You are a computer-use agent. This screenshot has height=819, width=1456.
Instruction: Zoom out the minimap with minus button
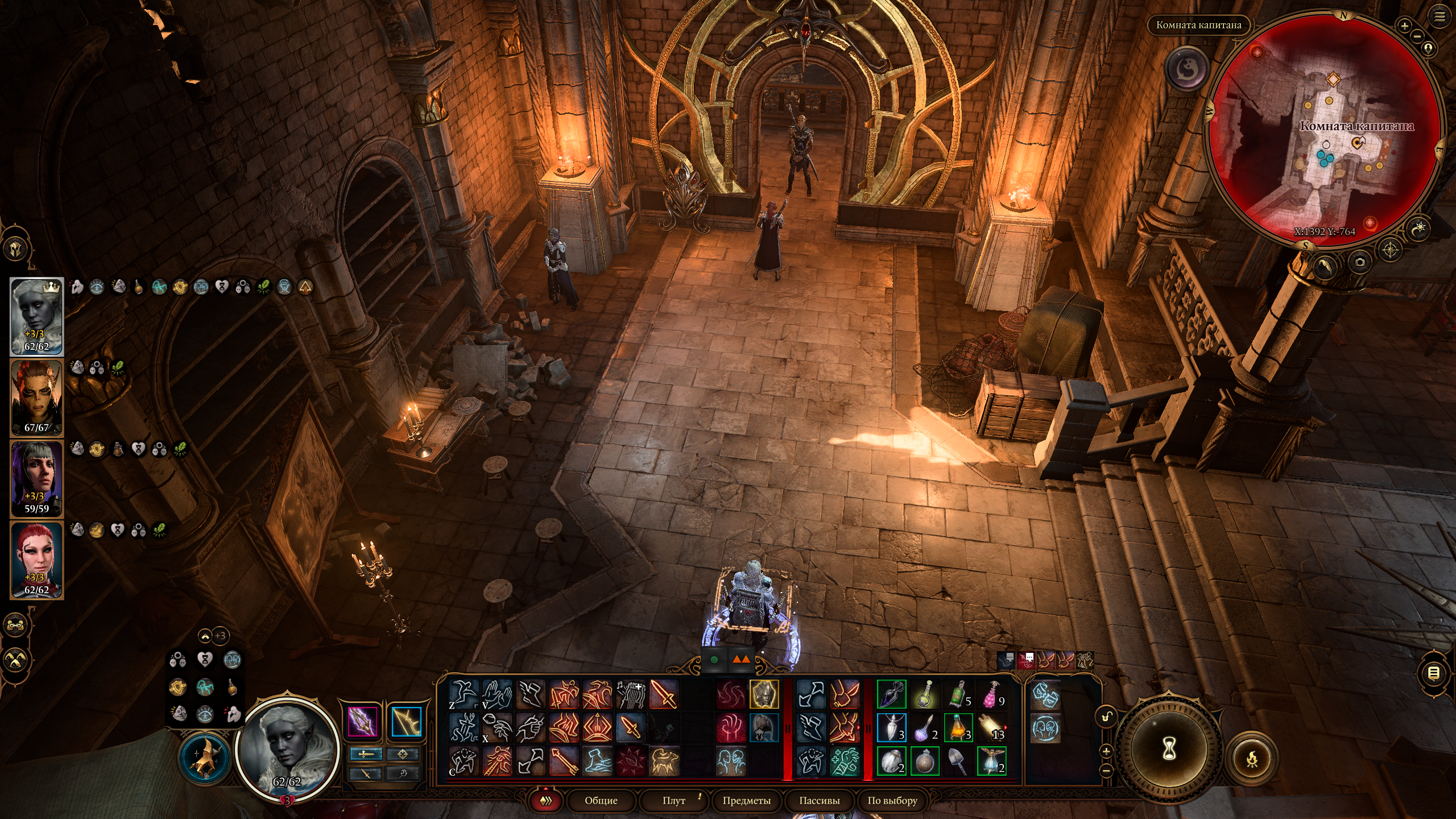1417,37
